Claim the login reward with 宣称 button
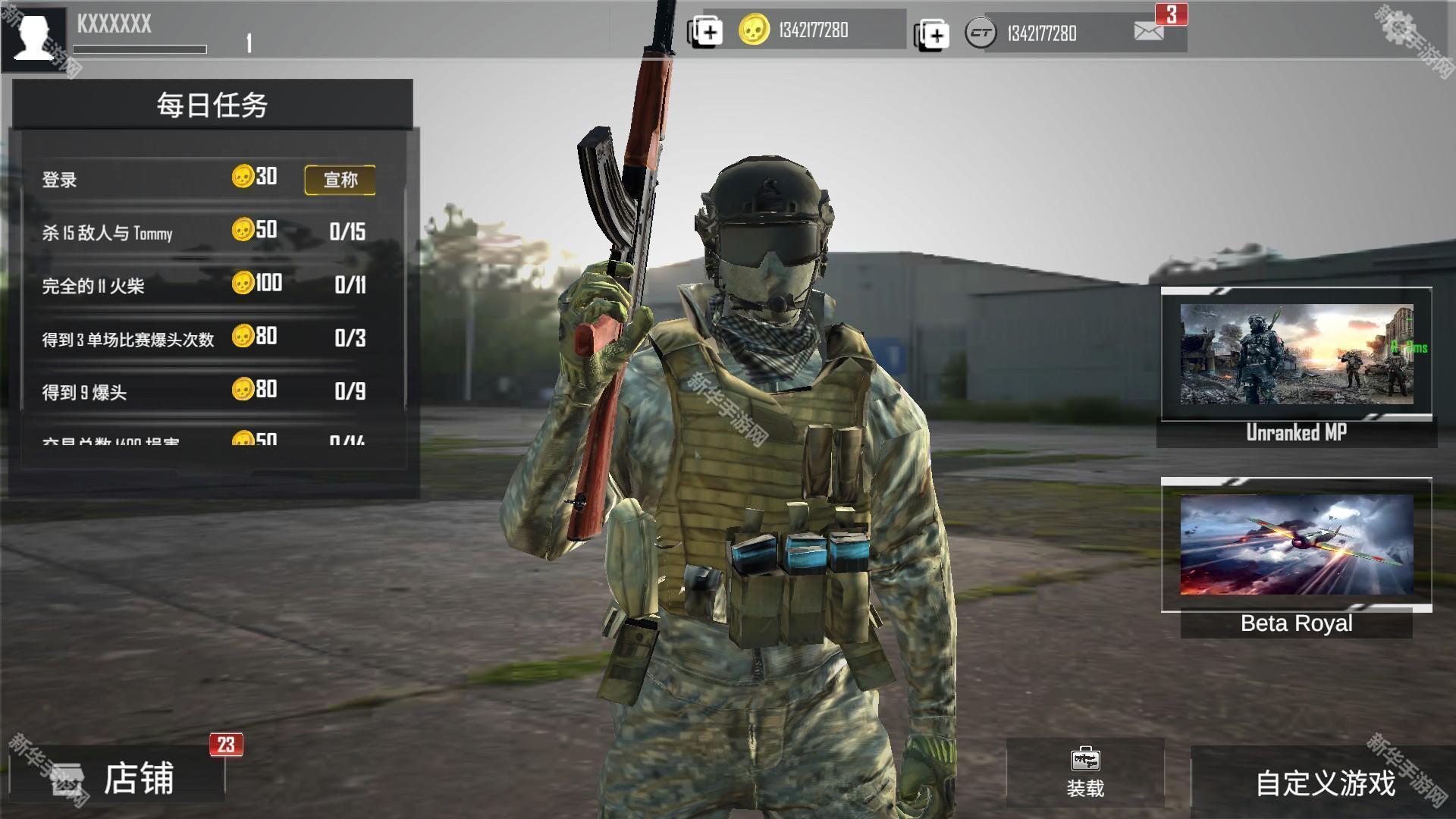The image size is (1456, 819). pos(340,180)
